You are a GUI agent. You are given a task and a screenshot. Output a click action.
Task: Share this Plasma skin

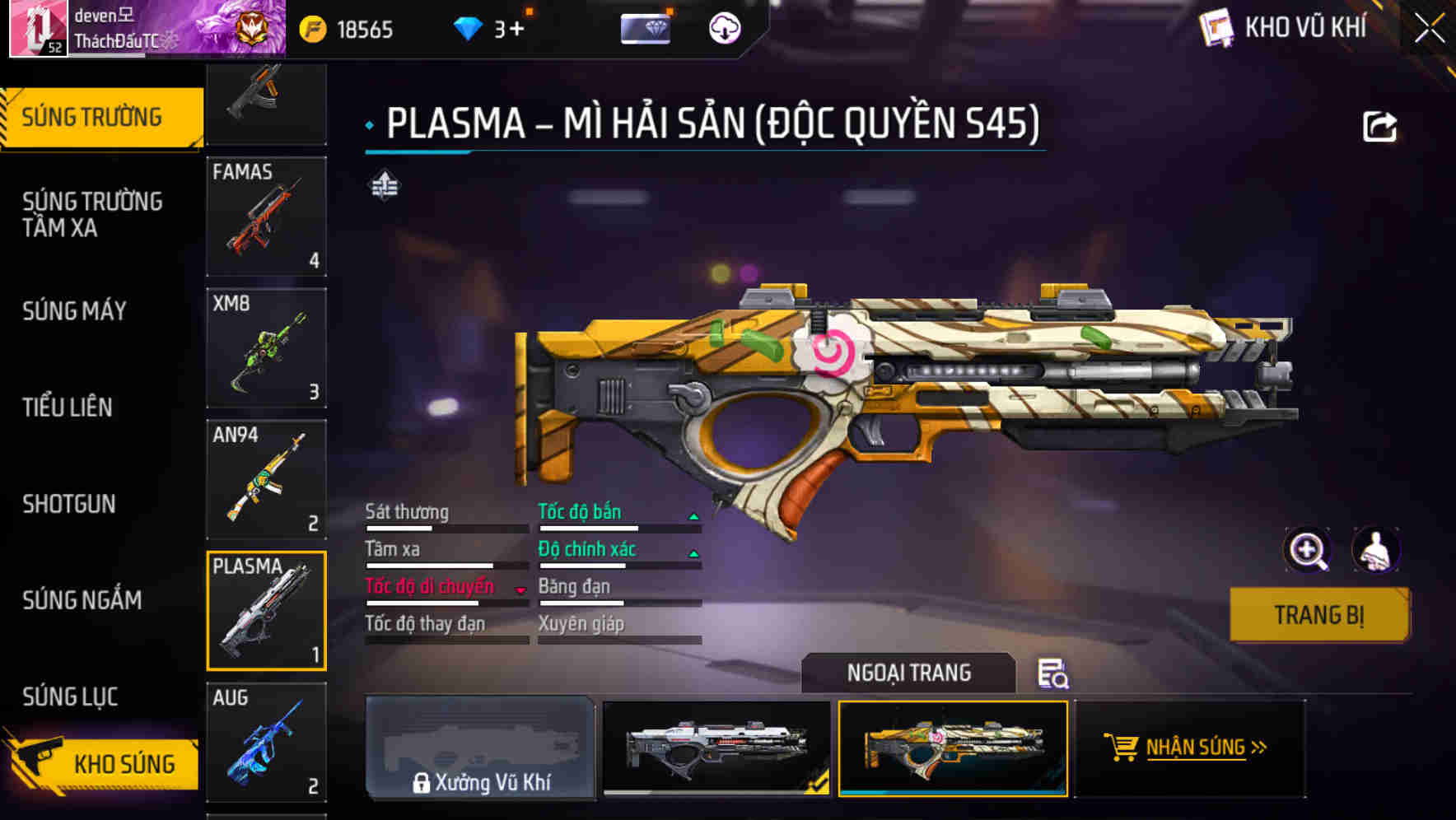click(1379, 127)
